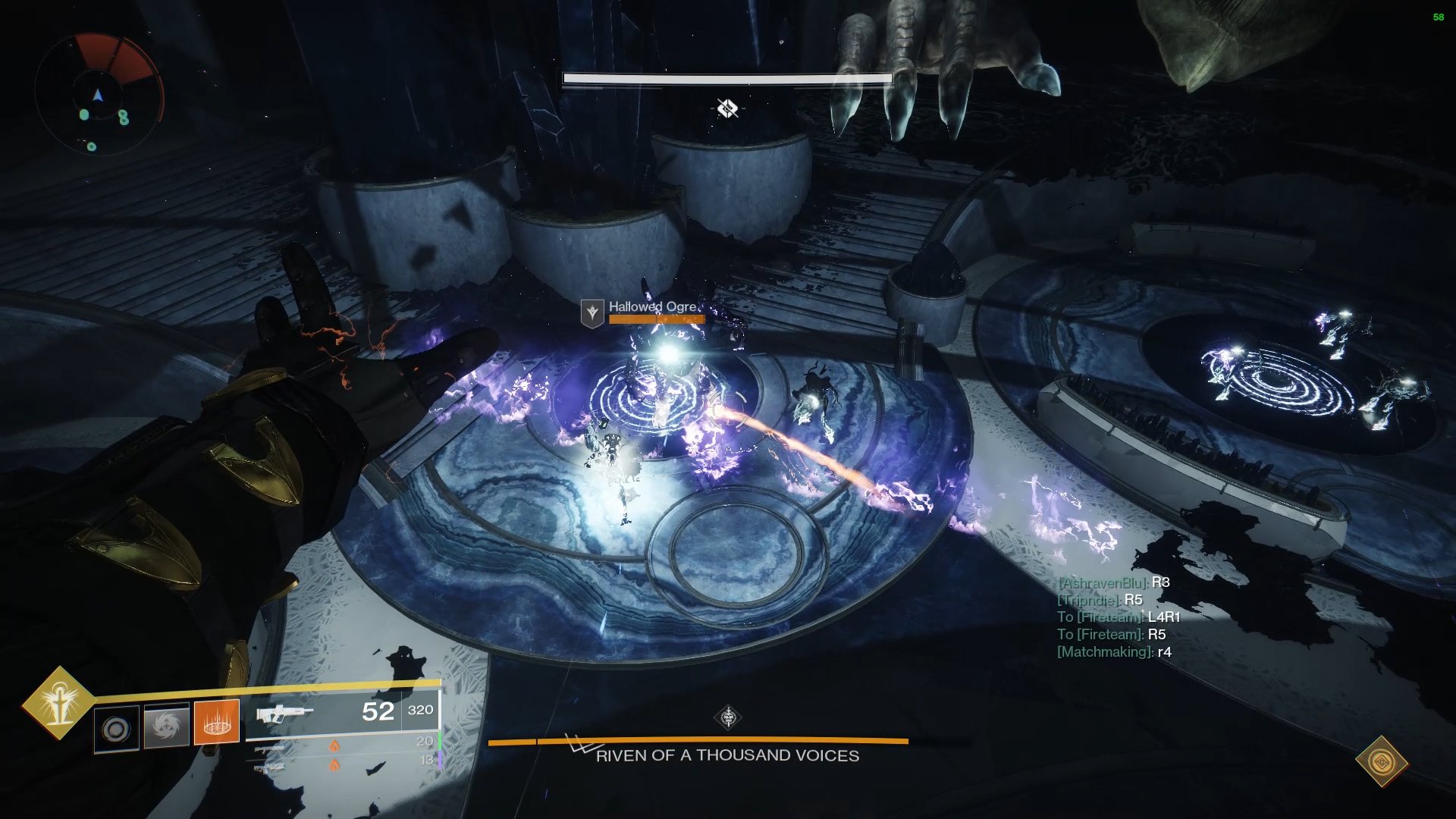The image size is (1456, 819).
Task: Select the Hallowed Ogre nameplate emblem
Action: coord(591,312)
